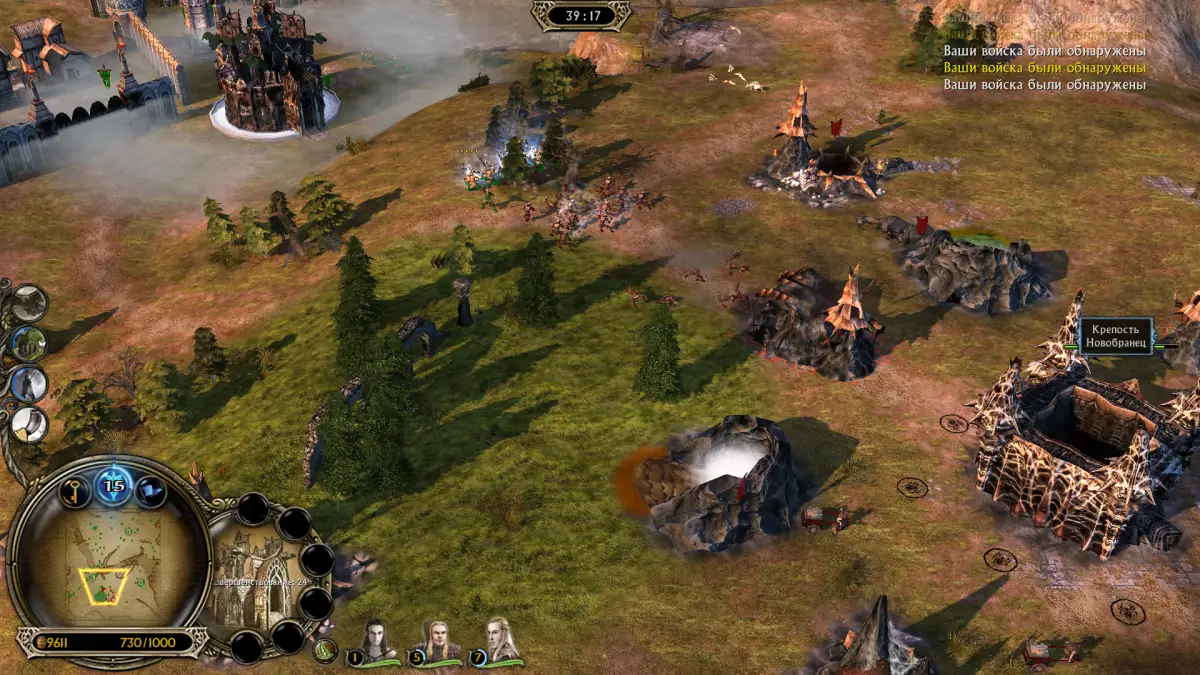Activate the eagle power icon

[29, 302]
